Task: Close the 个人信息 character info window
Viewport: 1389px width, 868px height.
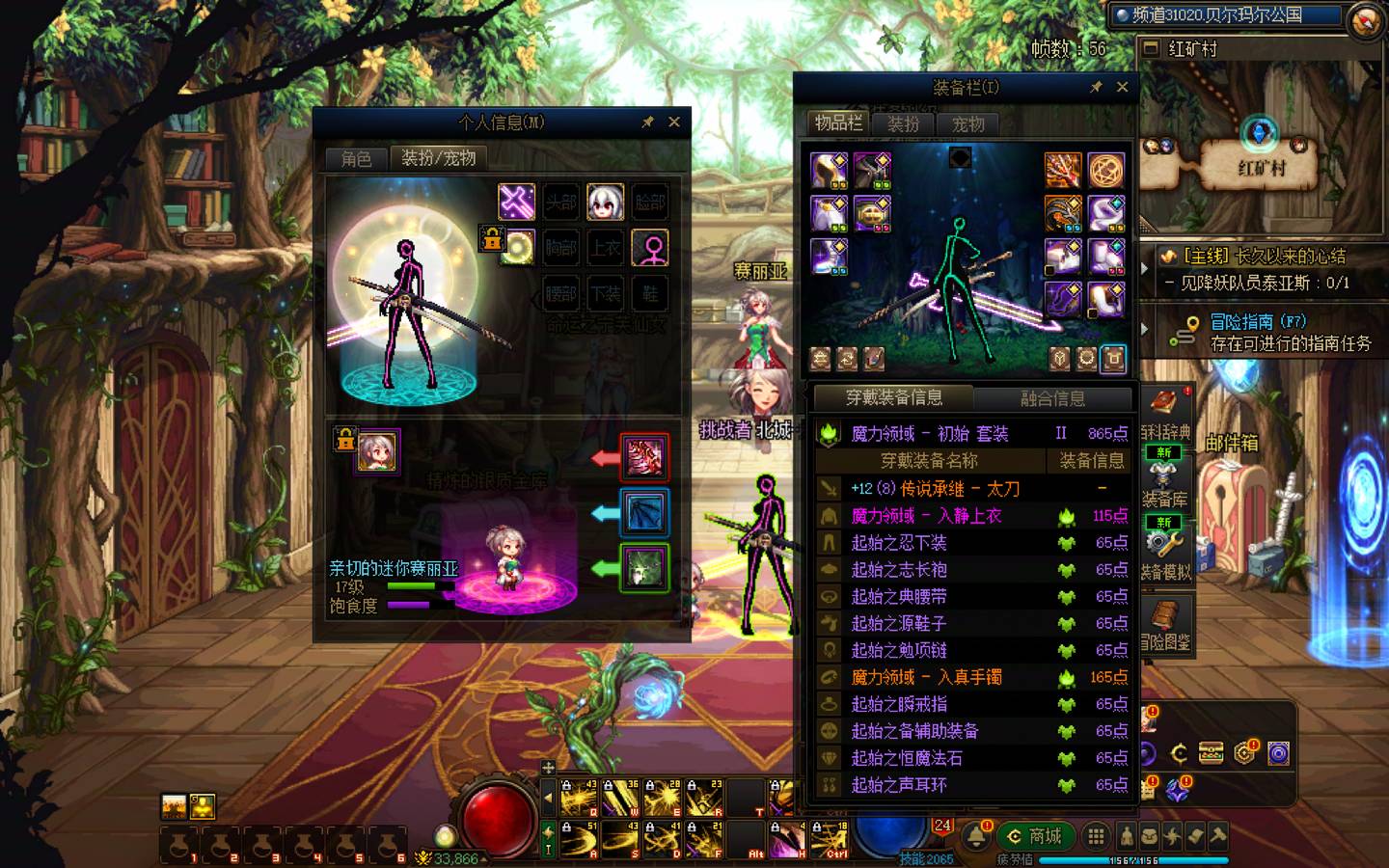Action: coord(674,122)
